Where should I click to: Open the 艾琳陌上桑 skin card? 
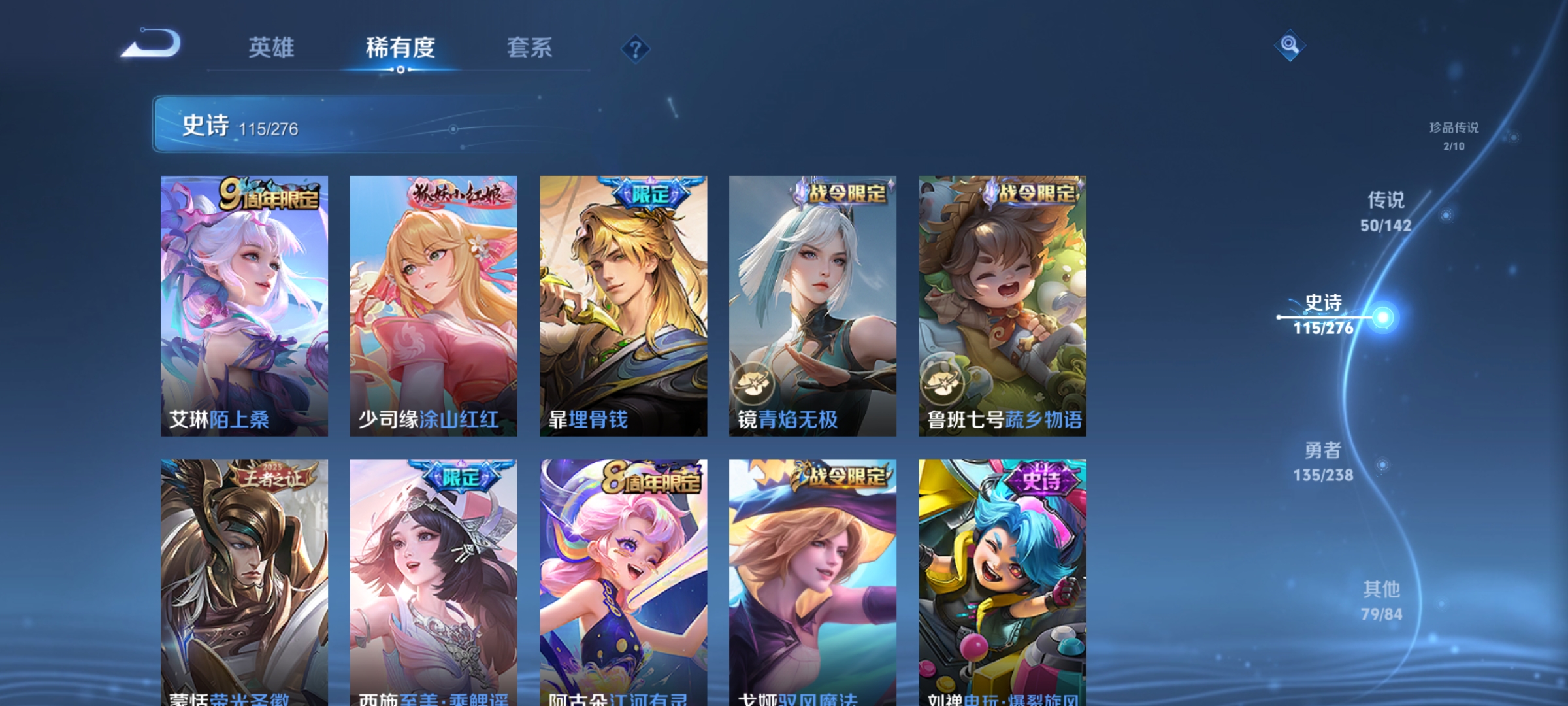[244, 301]
